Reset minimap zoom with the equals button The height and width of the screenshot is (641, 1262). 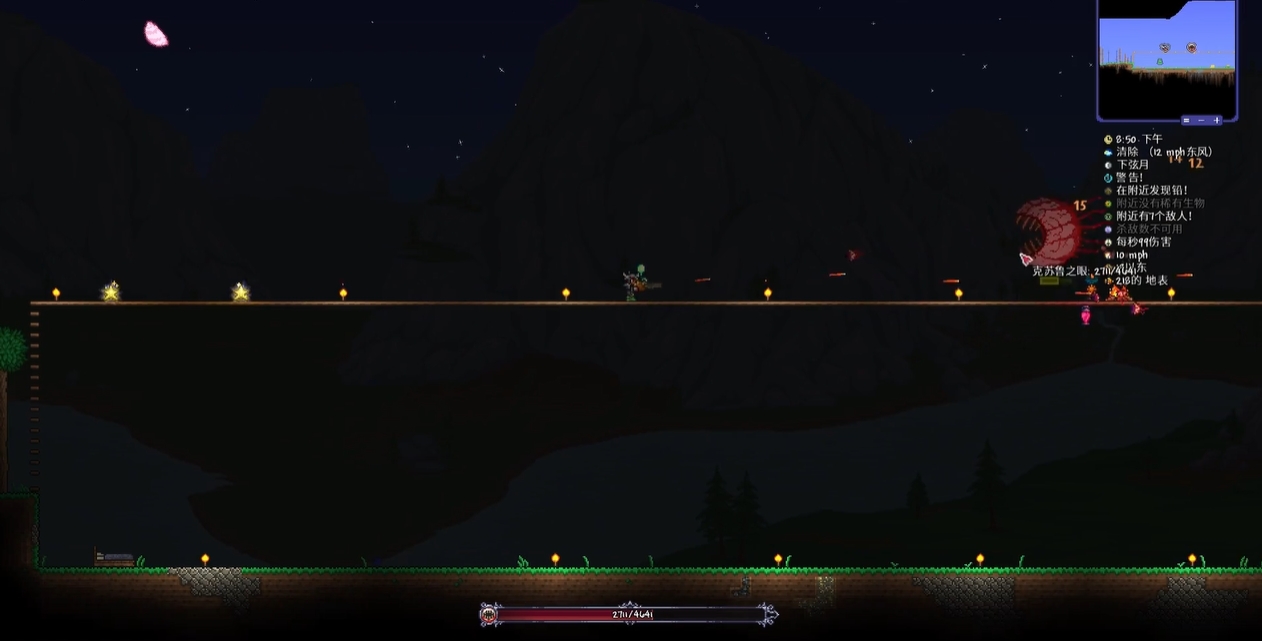click(x=1186, y=120)
